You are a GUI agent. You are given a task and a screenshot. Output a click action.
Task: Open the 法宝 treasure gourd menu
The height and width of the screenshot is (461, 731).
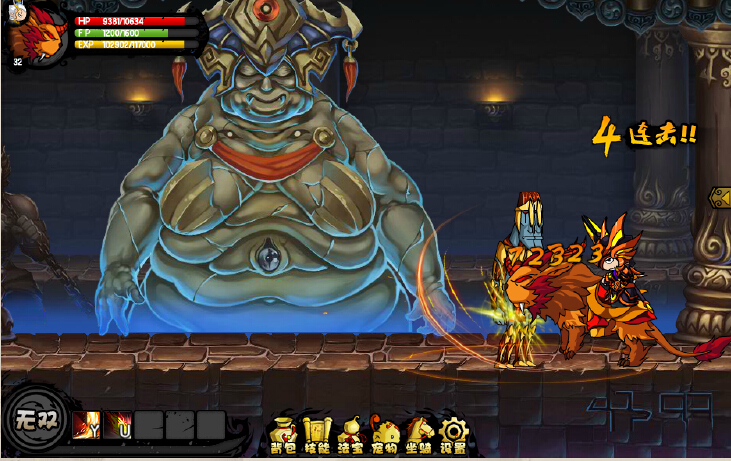point(350,434)
